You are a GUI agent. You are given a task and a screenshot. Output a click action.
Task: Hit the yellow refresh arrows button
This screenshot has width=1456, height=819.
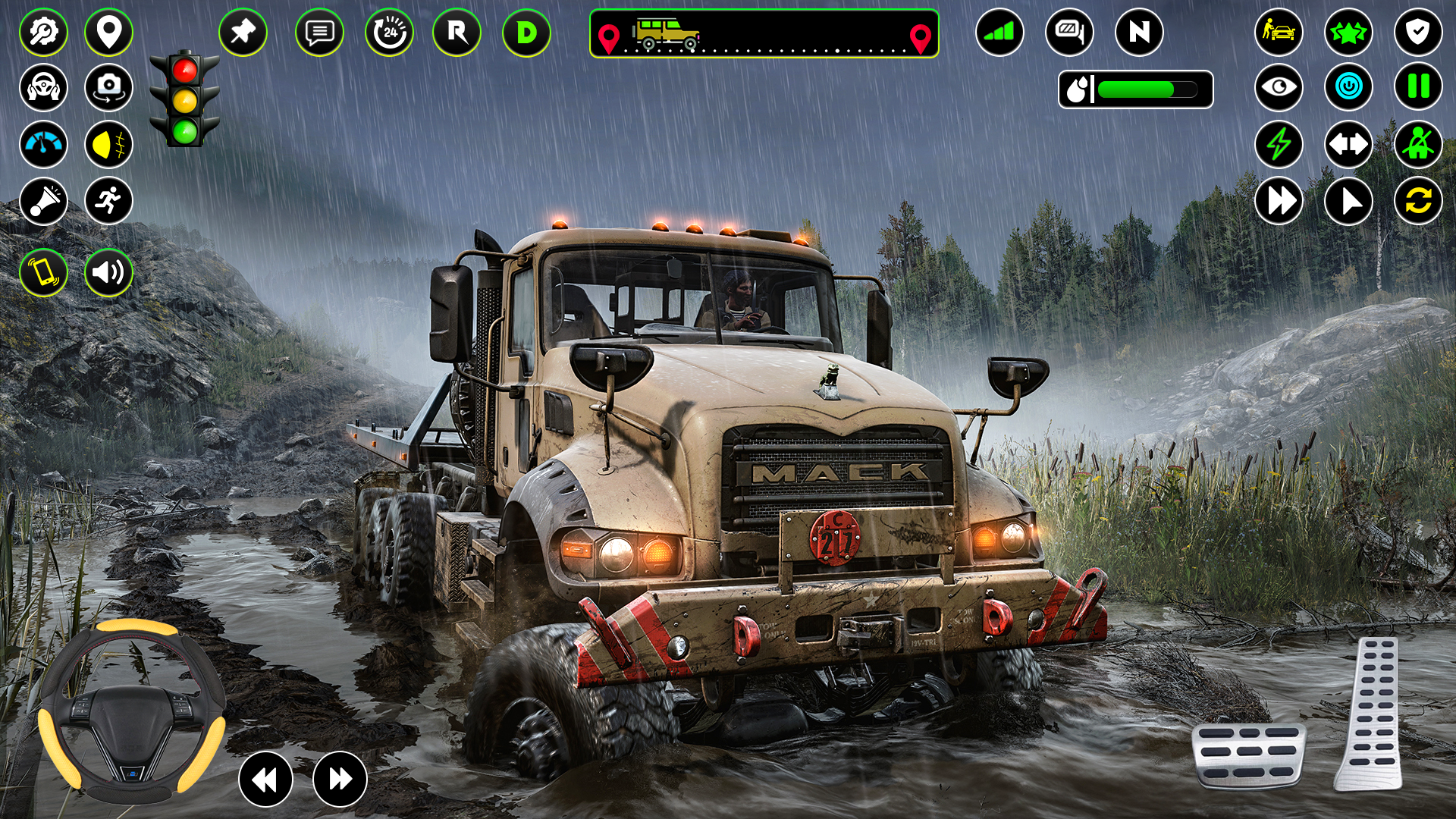pyautogui.click(x=1418, y=201)
